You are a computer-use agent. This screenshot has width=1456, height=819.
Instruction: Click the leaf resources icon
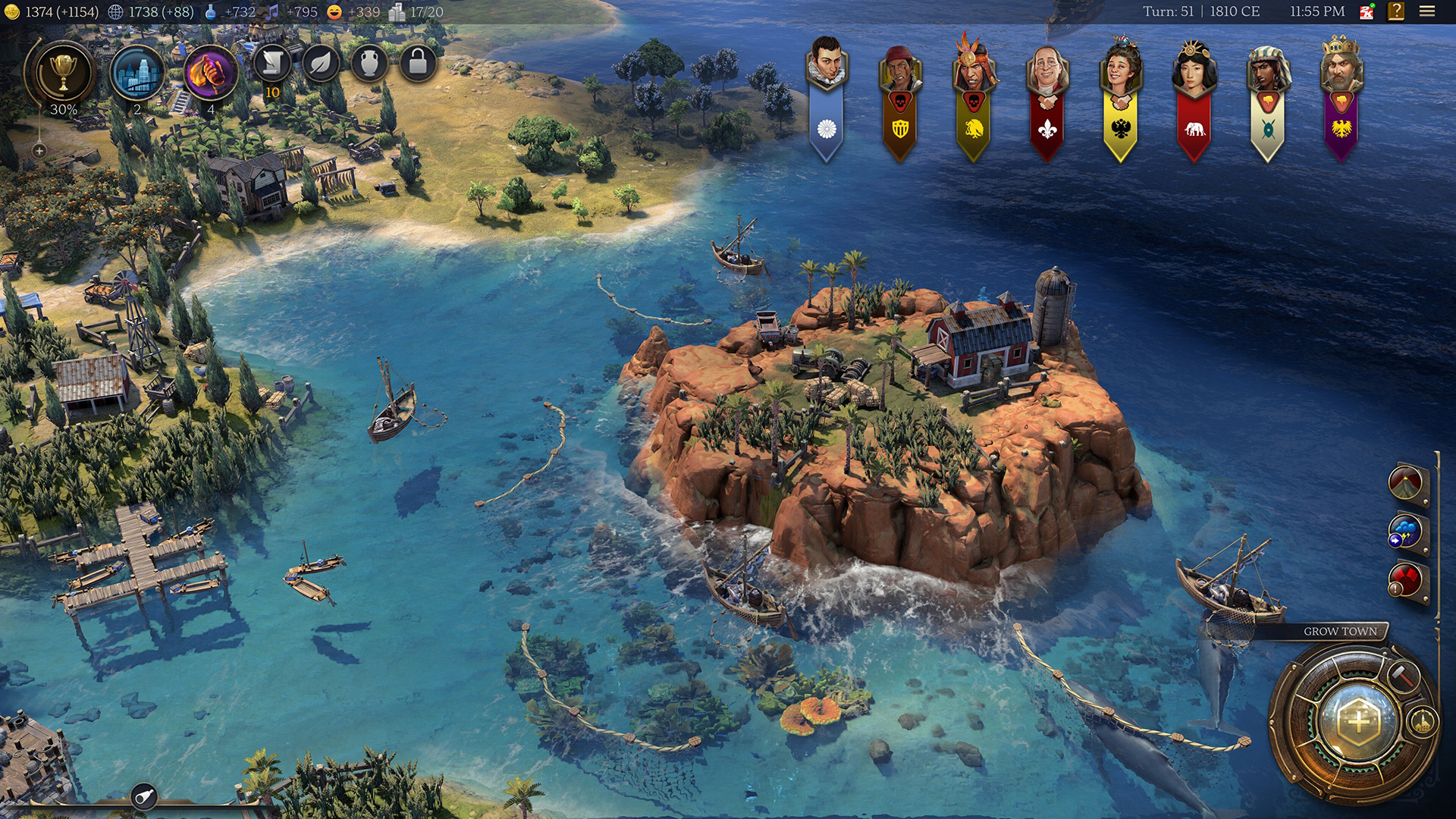click(x=321, y=64)
